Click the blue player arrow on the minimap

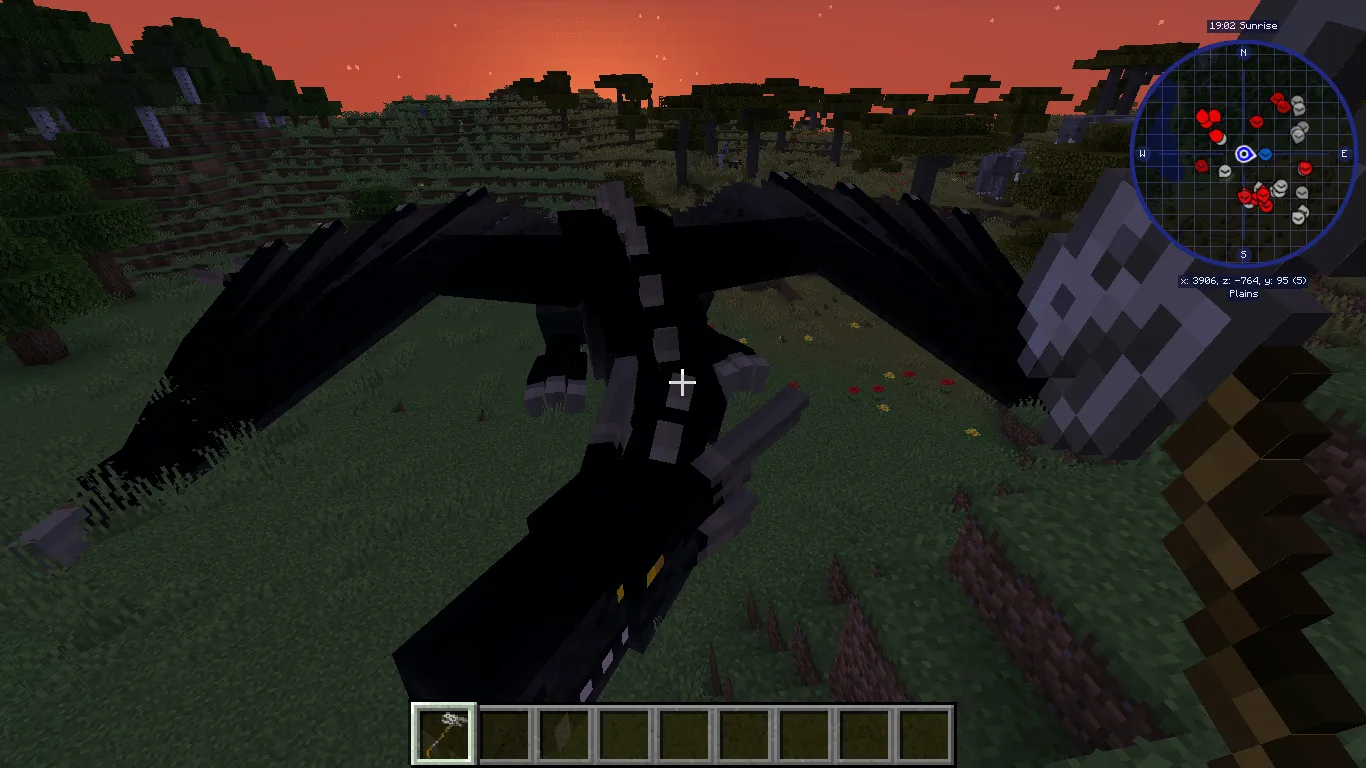[1244, 154]
